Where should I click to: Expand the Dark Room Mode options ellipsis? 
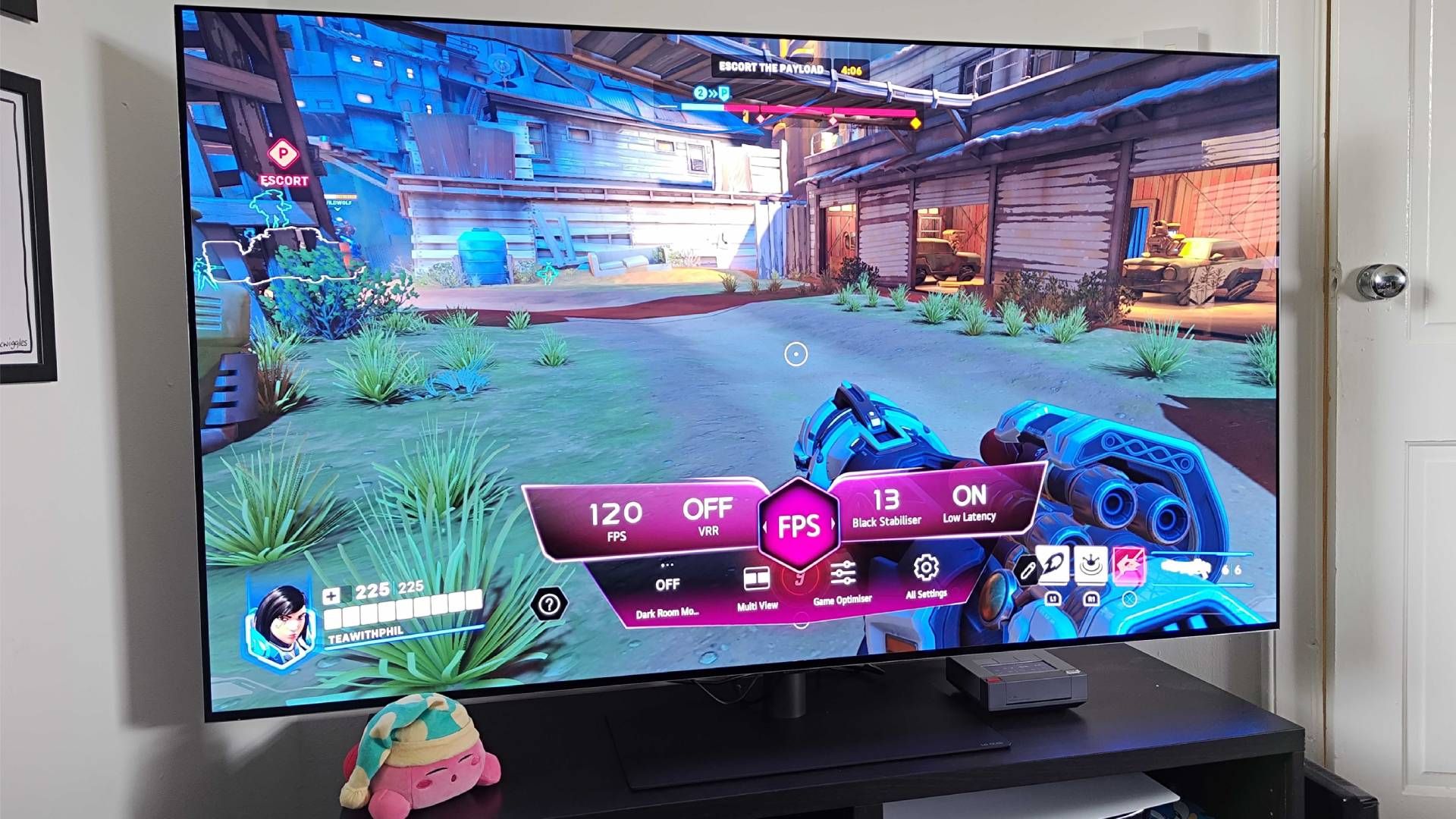point(667,563)
